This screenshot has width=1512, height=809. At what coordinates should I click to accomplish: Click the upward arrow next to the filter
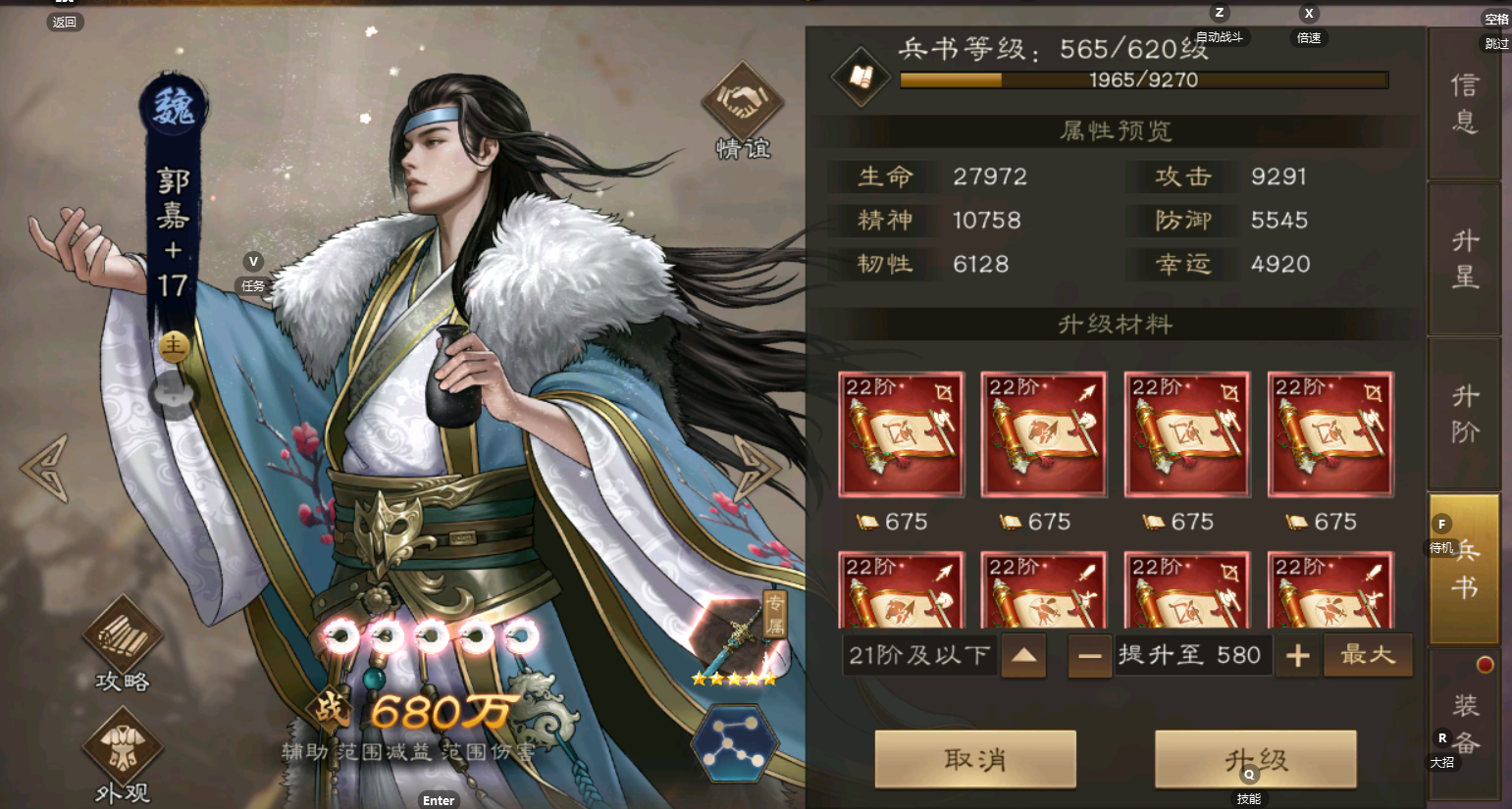click(1023, 655)
